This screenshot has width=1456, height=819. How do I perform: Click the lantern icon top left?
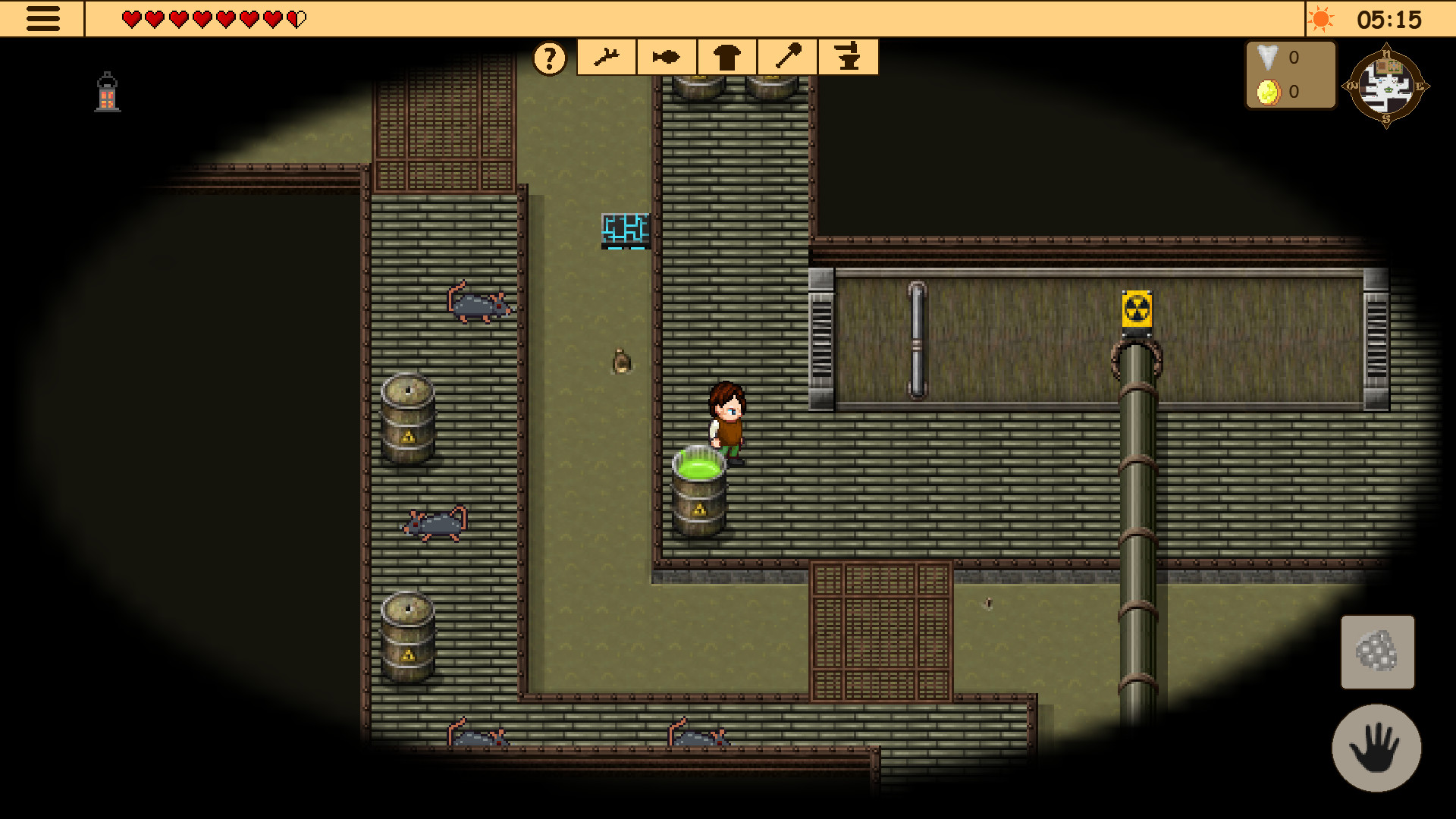point(106,91)
